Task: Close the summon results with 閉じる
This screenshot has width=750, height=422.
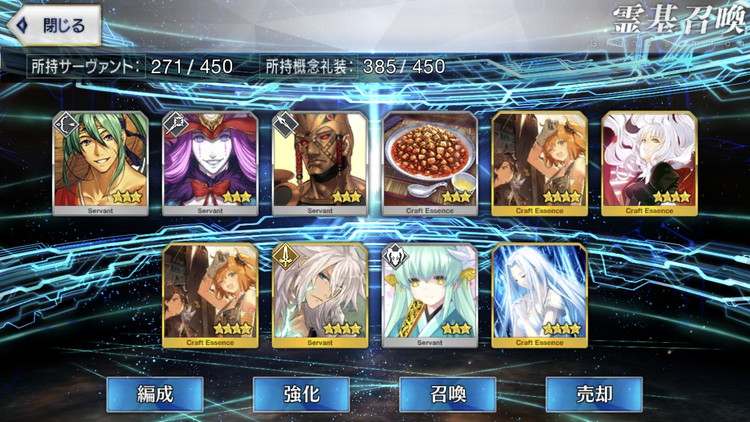Action: pyautogui.click(x=55, y=25)
